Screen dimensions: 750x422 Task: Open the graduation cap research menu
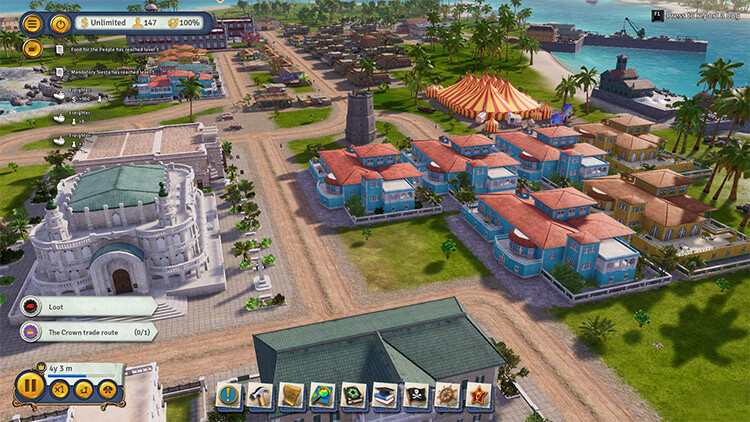[x=385, y=396]
